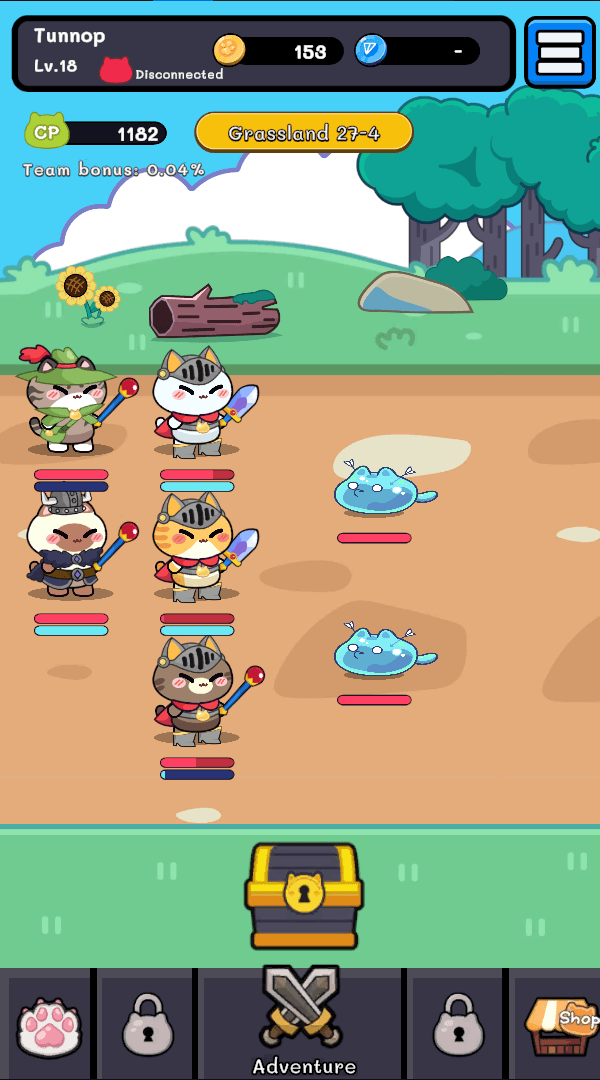Open the pink cat paw tab

50,1027
